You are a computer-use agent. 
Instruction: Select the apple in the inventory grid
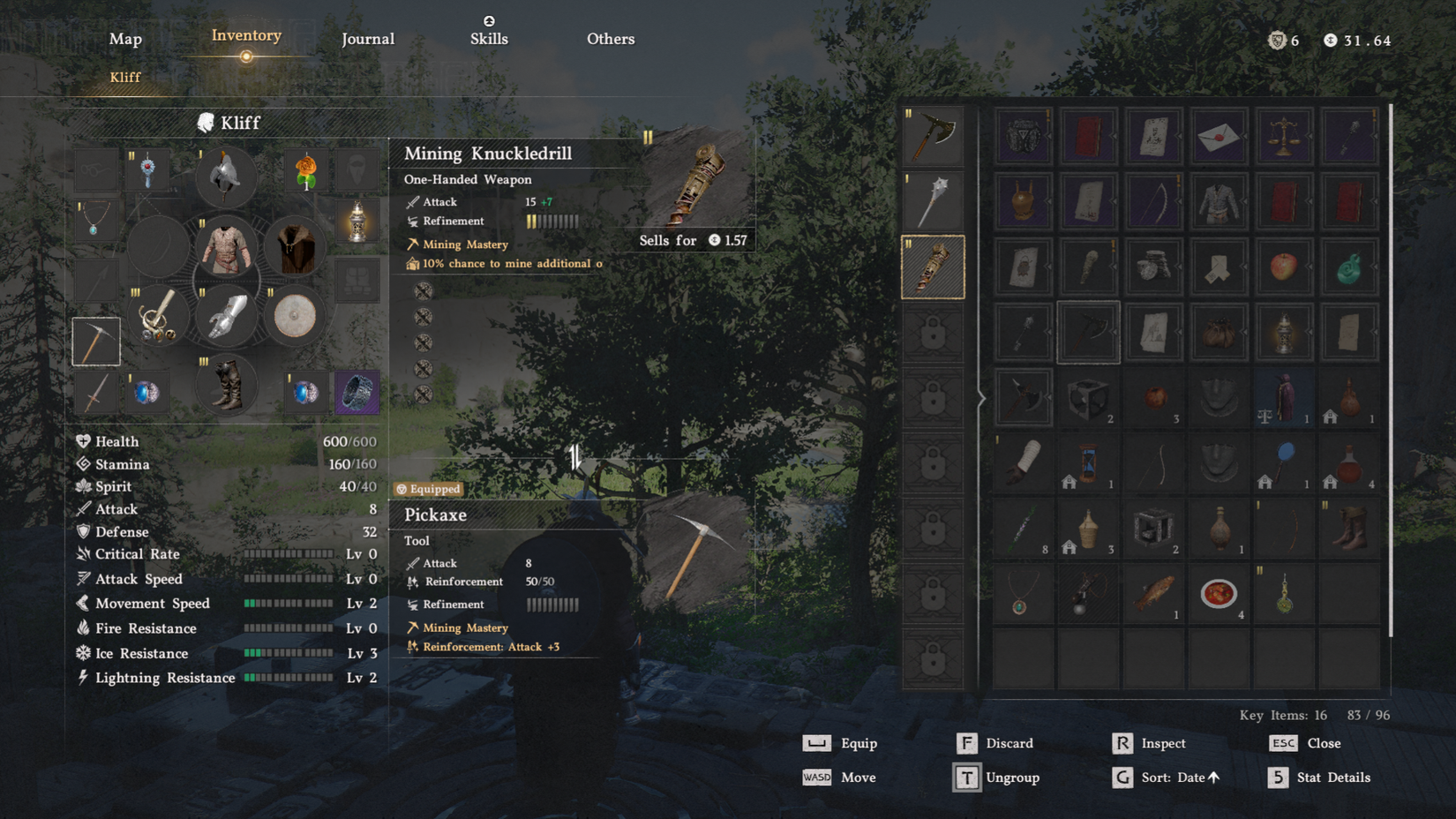click(x=1283, y=265)
